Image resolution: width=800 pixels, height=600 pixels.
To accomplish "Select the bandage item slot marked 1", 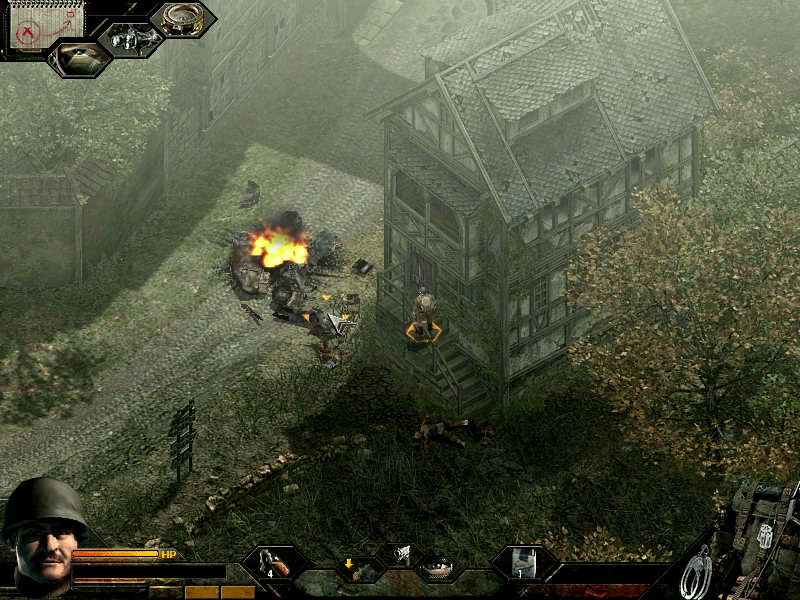I will click(523, 563).
